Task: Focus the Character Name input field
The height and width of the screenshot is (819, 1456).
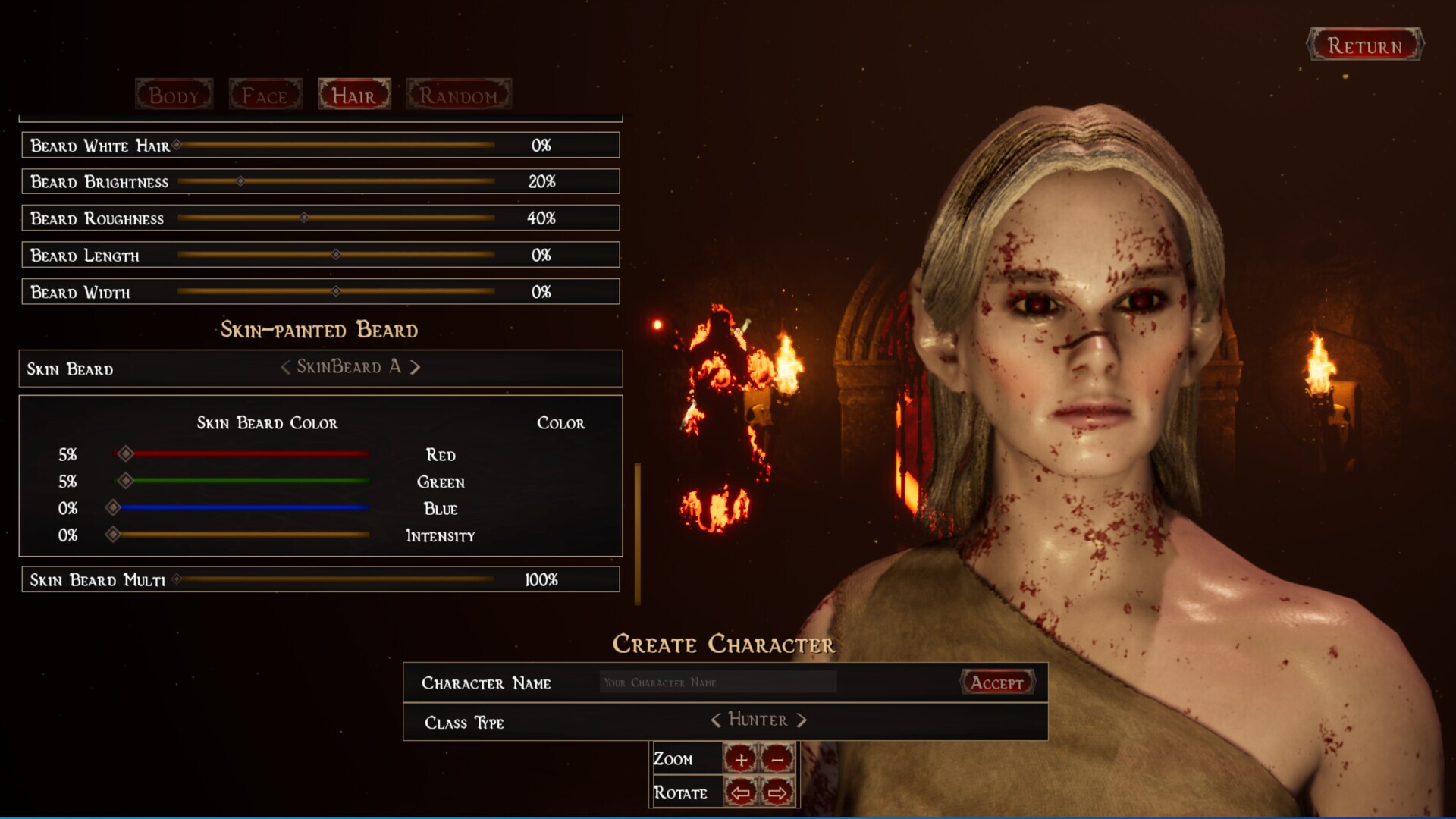Action: (717, 682)
